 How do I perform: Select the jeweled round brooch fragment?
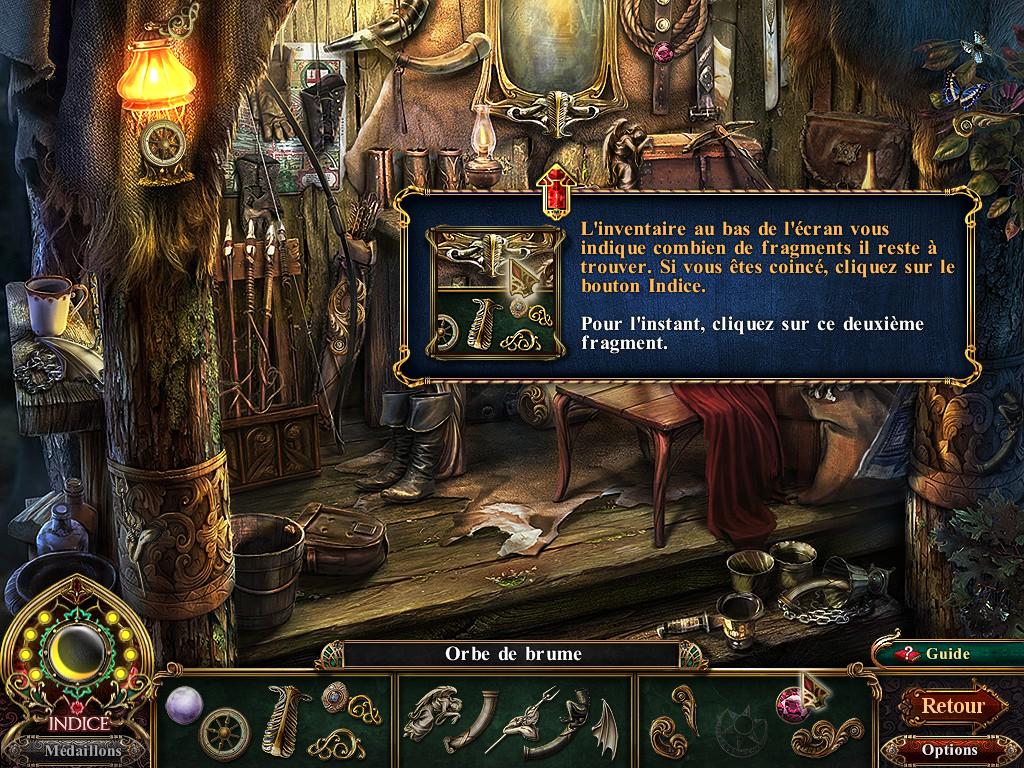click(332, 693)
